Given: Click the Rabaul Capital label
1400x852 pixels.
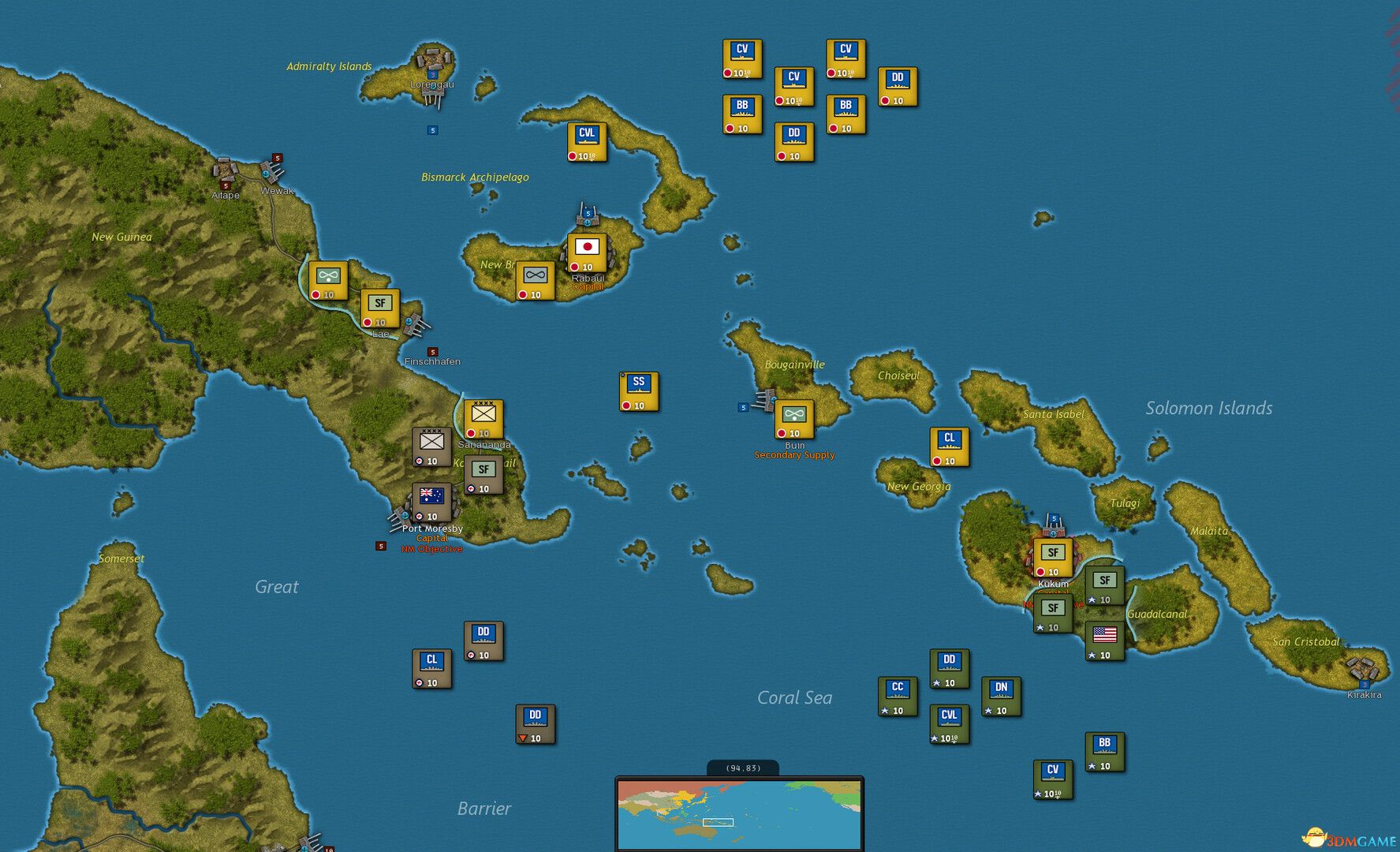Looking at the screenshot, I should (586, 286).
